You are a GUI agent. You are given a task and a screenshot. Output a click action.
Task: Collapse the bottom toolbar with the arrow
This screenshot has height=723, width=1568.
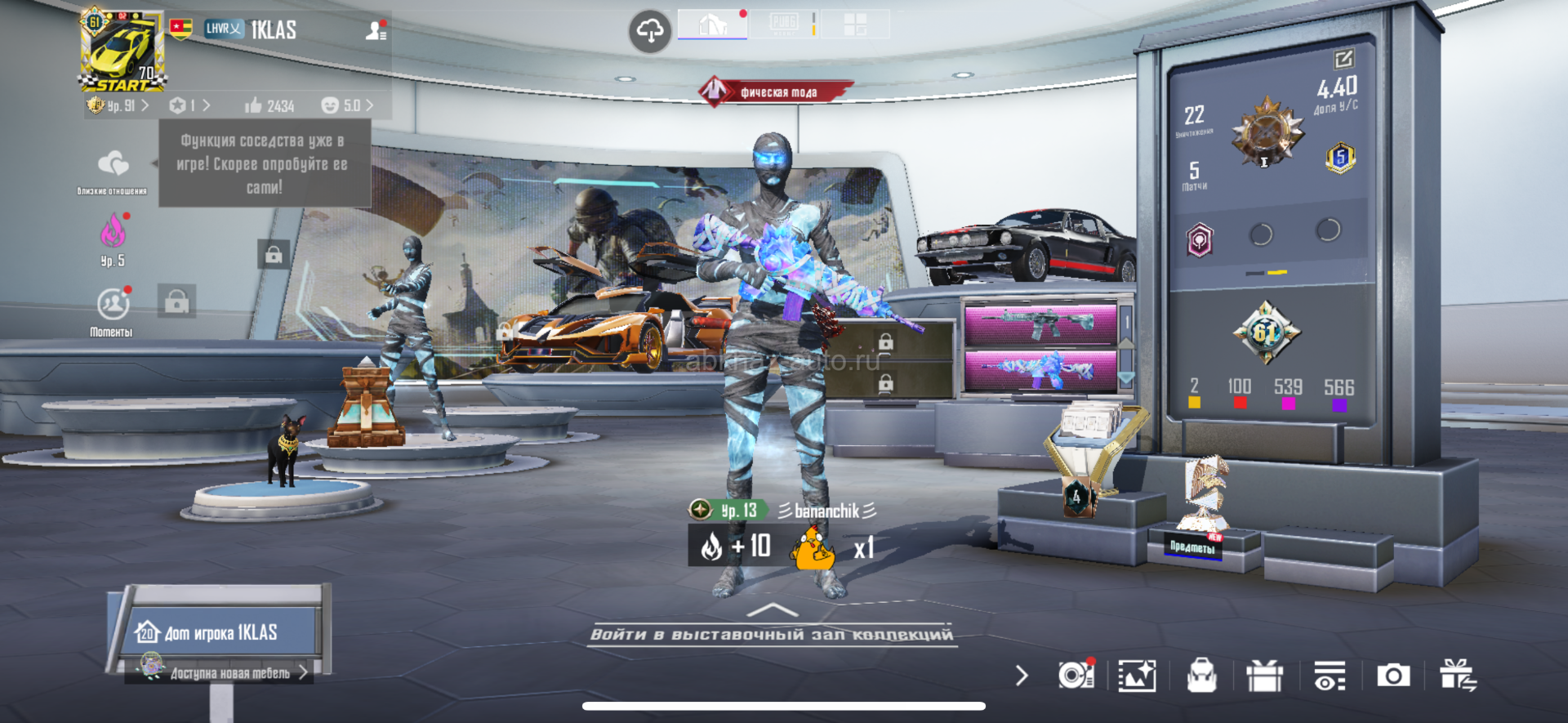point(1021,676)
